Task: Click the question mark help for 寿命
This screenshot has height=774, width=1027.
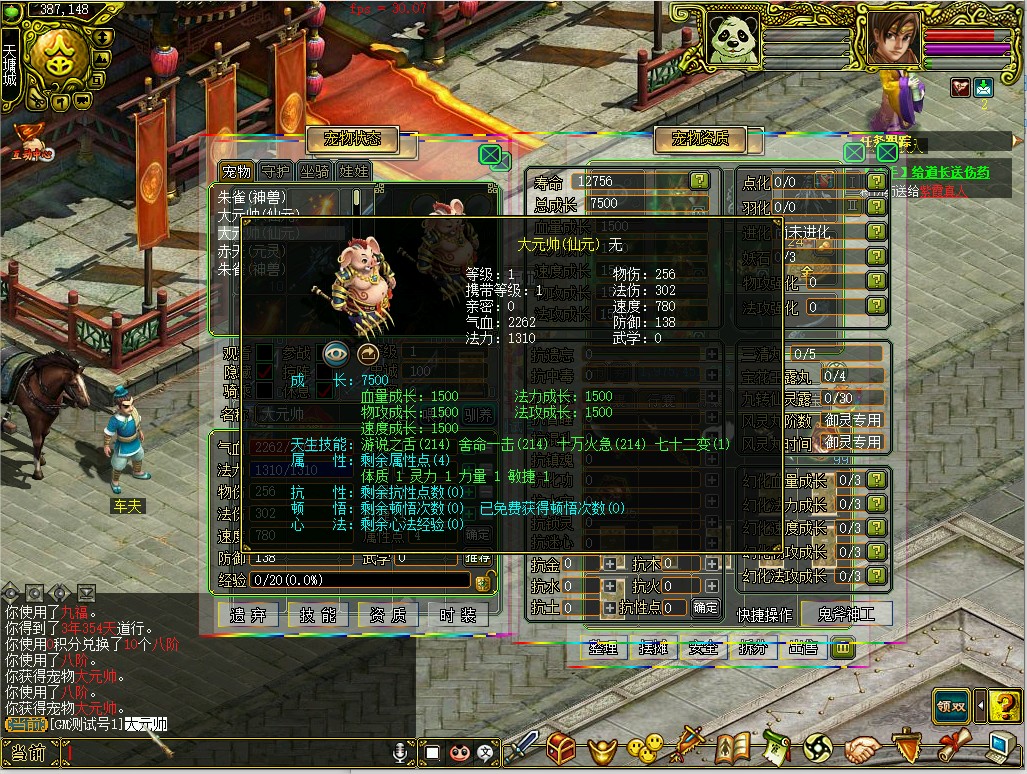Action: pos(699,181)
